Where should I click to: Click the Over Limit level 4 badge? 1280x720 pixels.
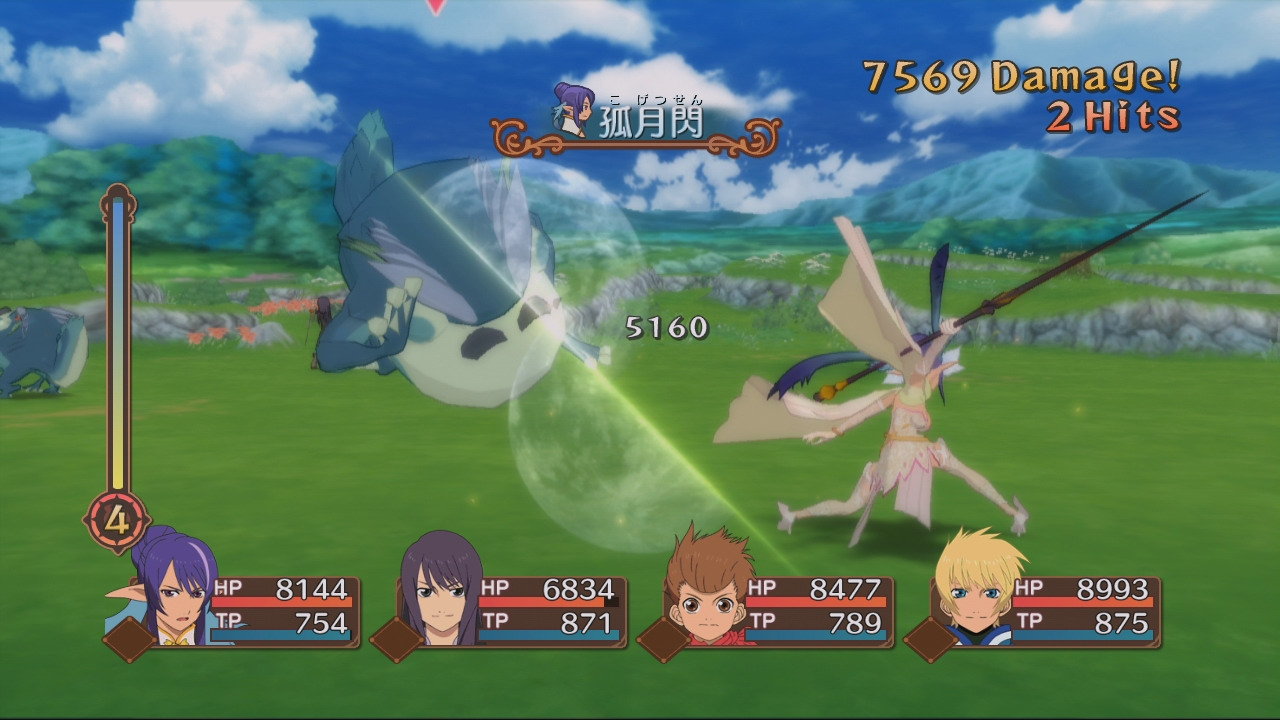pyautogui.click(x=117, y=521)
